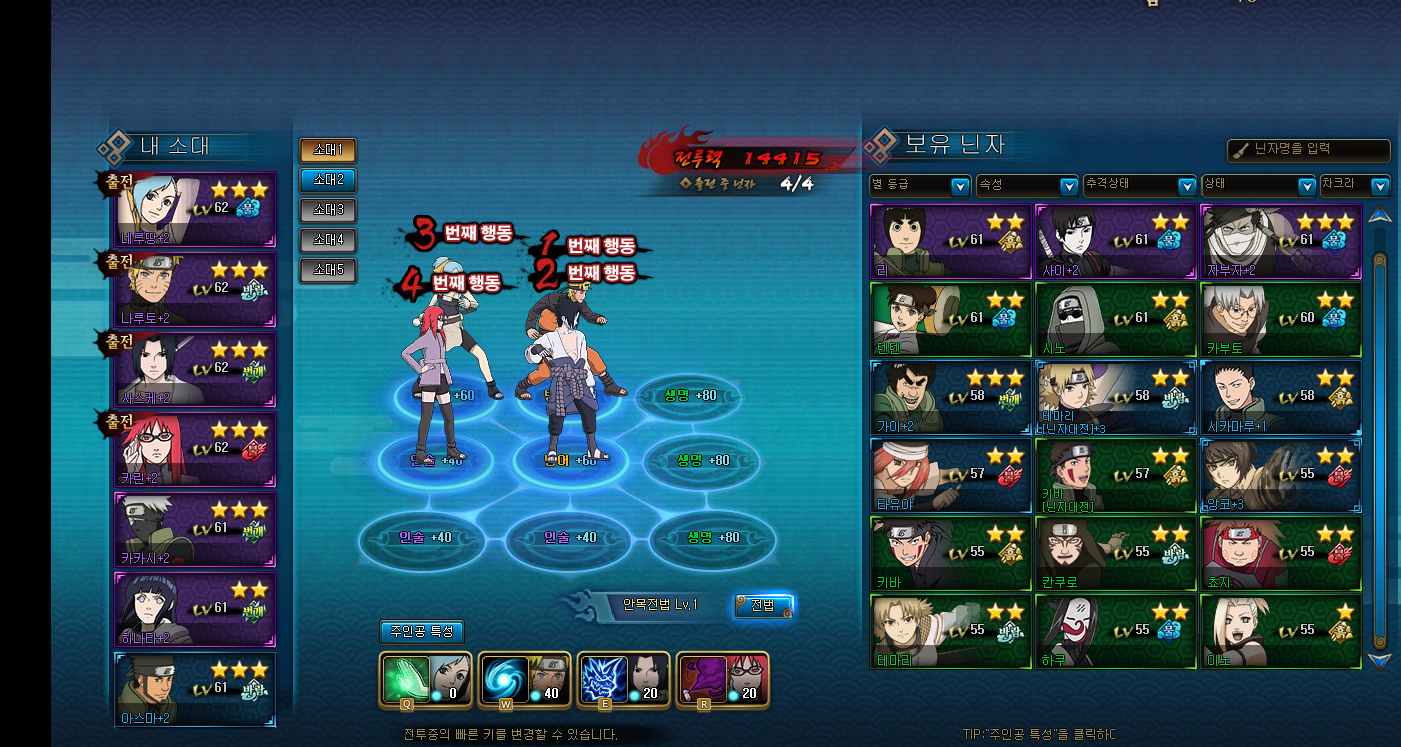1401x747 pixels.
Task: Pick the 자부자+2 ninja card
Action: pyautogui.click(x=1280, y=241)
